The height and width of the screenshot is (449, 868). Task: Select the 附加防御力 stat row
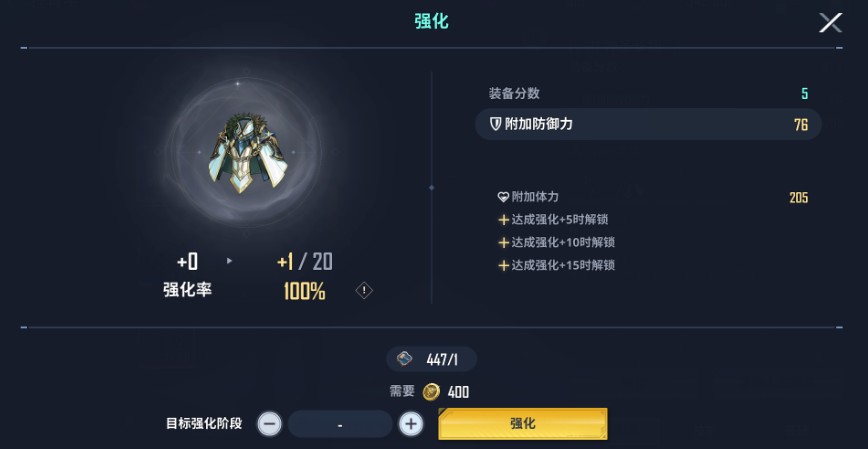[648, 124]
